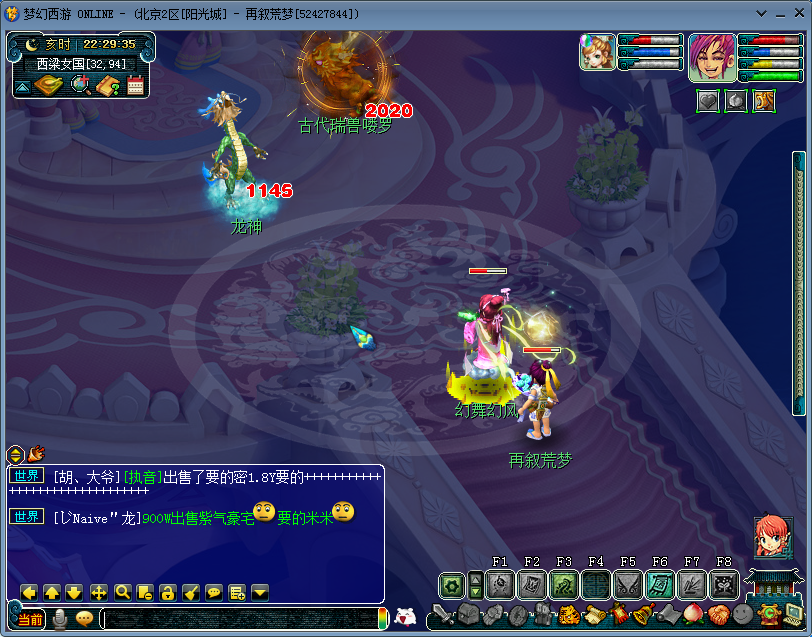Activate the F3 green dragon skill

(564, 585)
